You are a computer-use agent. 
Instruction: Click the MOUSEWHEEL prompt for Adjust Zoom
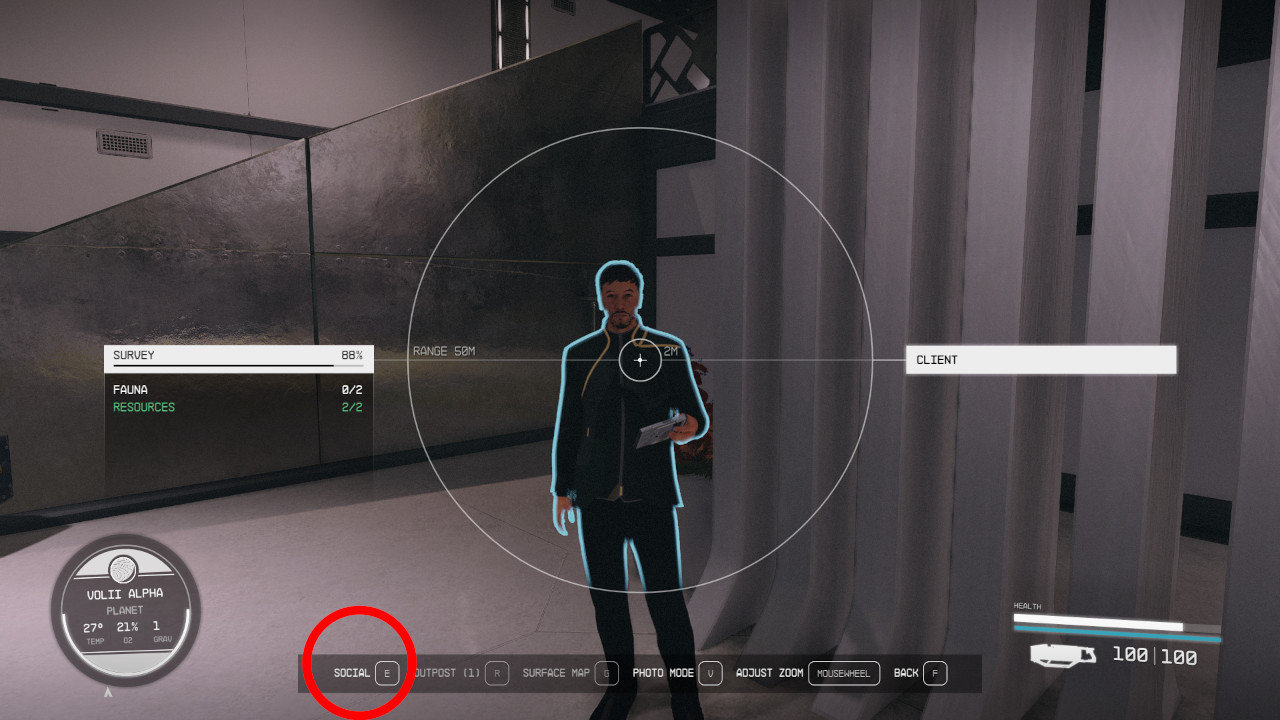844,673
